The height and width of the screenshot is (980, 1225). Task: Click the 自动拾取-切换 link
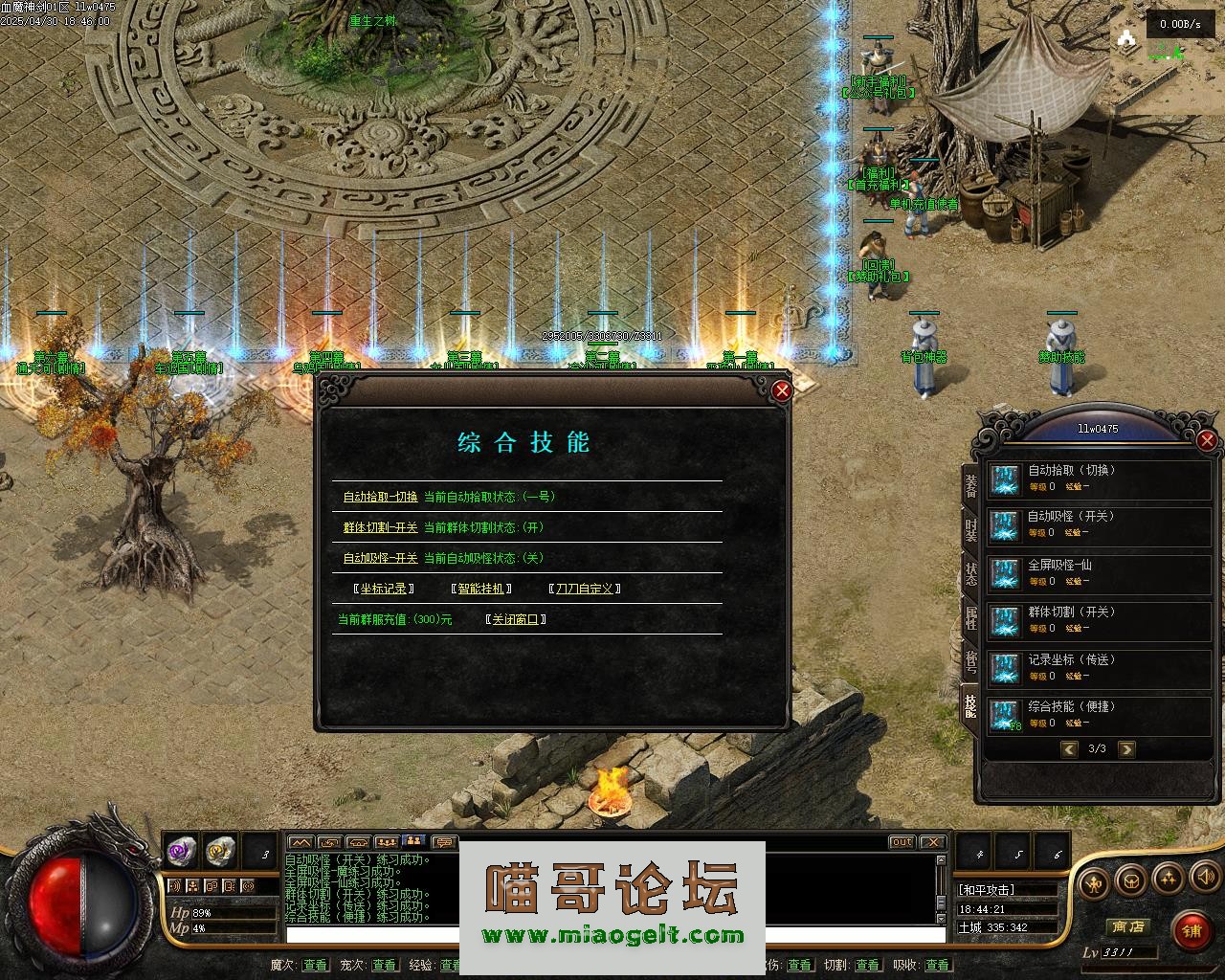(x=380, y=497)
